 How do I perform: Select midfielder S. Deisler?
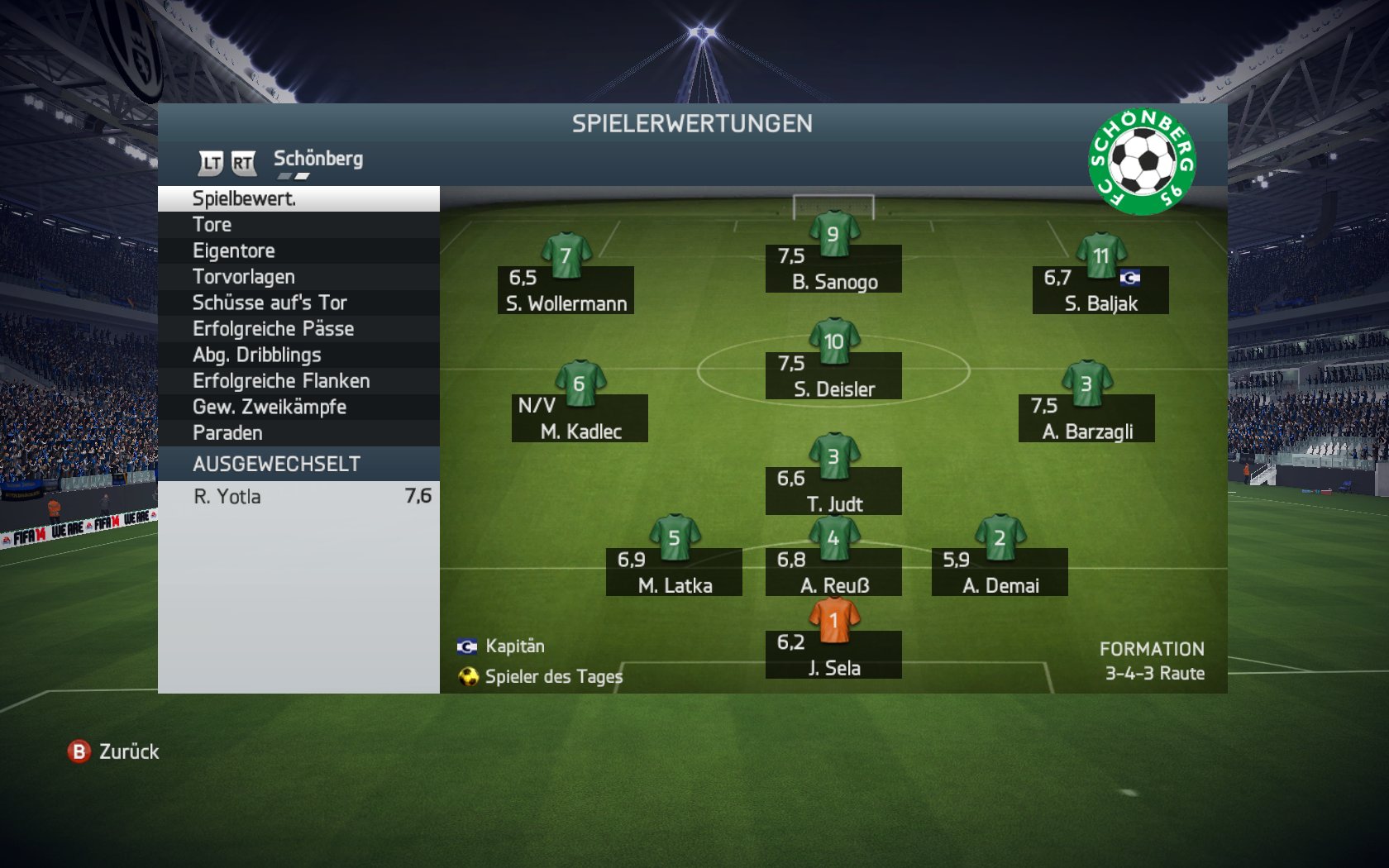833,376
